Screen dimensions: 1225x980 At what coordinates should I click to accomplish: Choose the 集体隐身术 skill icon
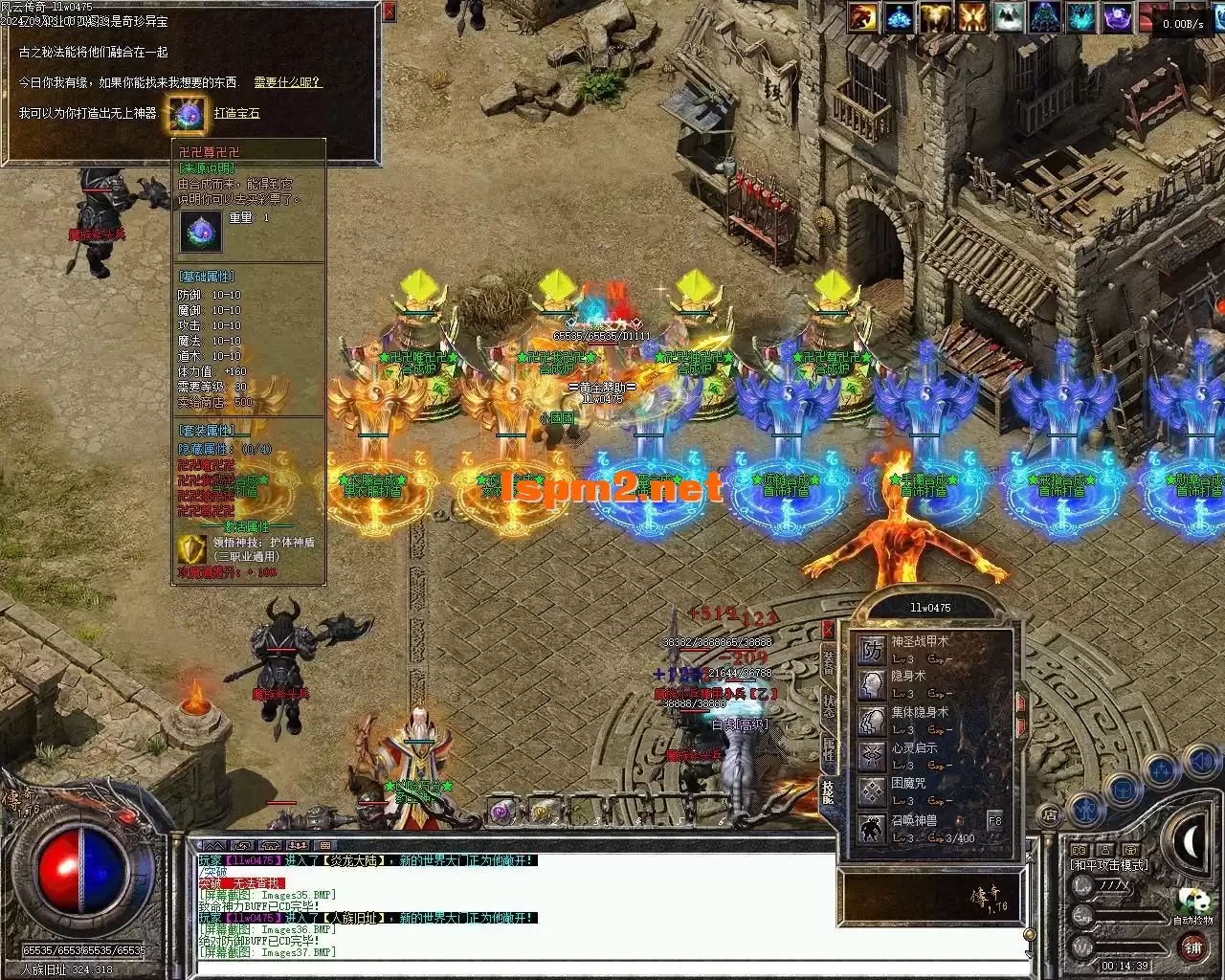click(872, 721)
